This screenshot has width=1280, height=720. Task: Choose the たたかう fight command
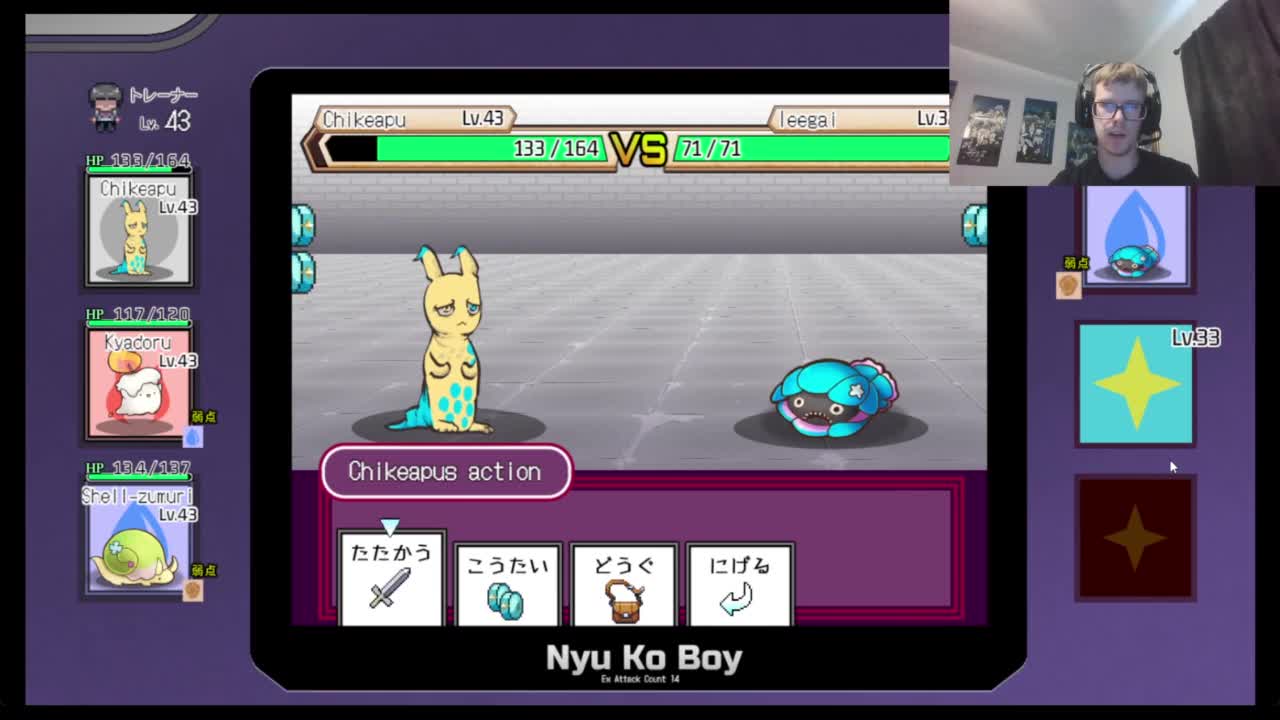[x=391, y=578]
